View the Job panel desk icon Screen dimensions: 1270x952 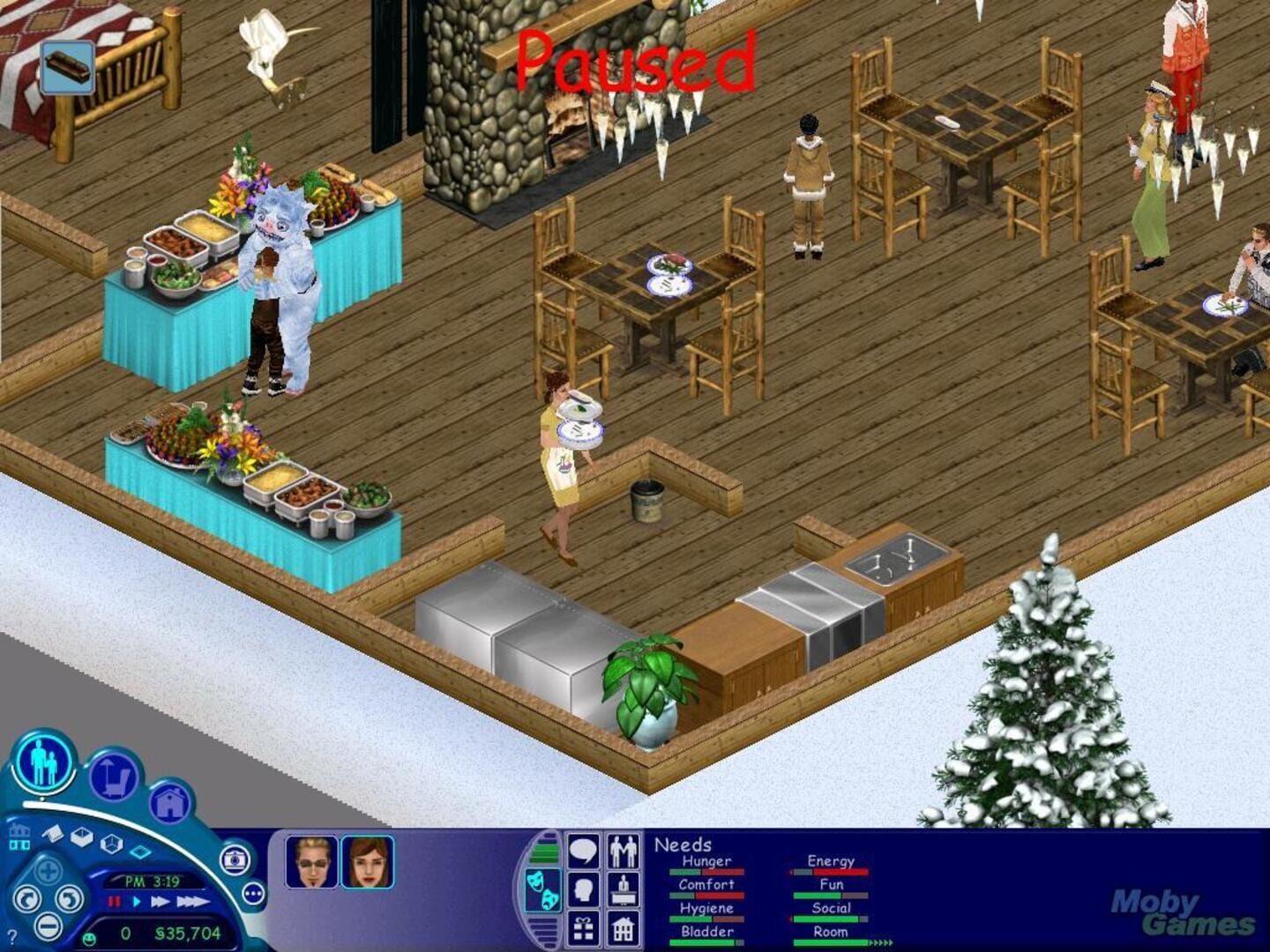pyautogui.click(x=623, y=888)
